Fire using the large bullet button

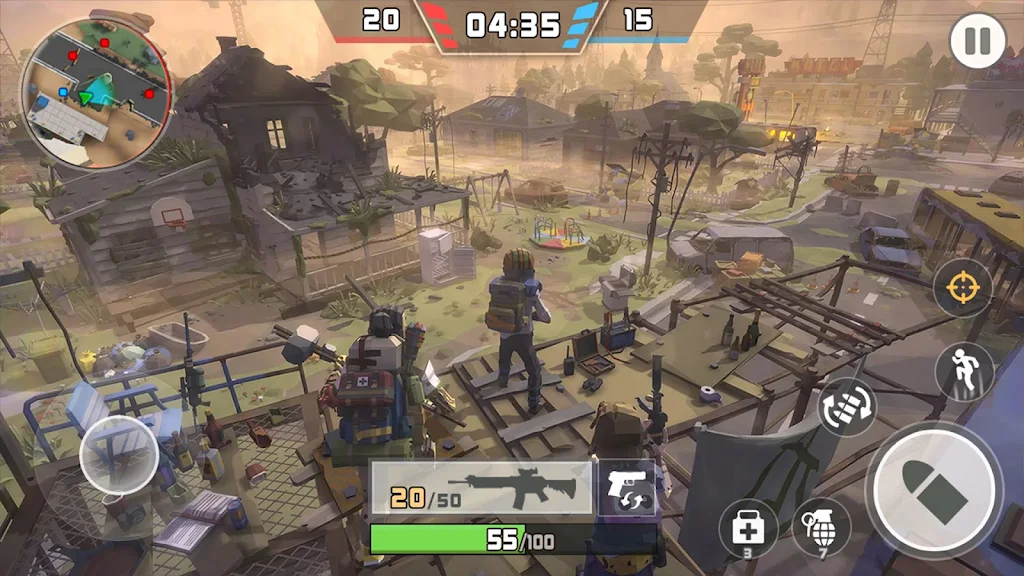pos(933,489)
